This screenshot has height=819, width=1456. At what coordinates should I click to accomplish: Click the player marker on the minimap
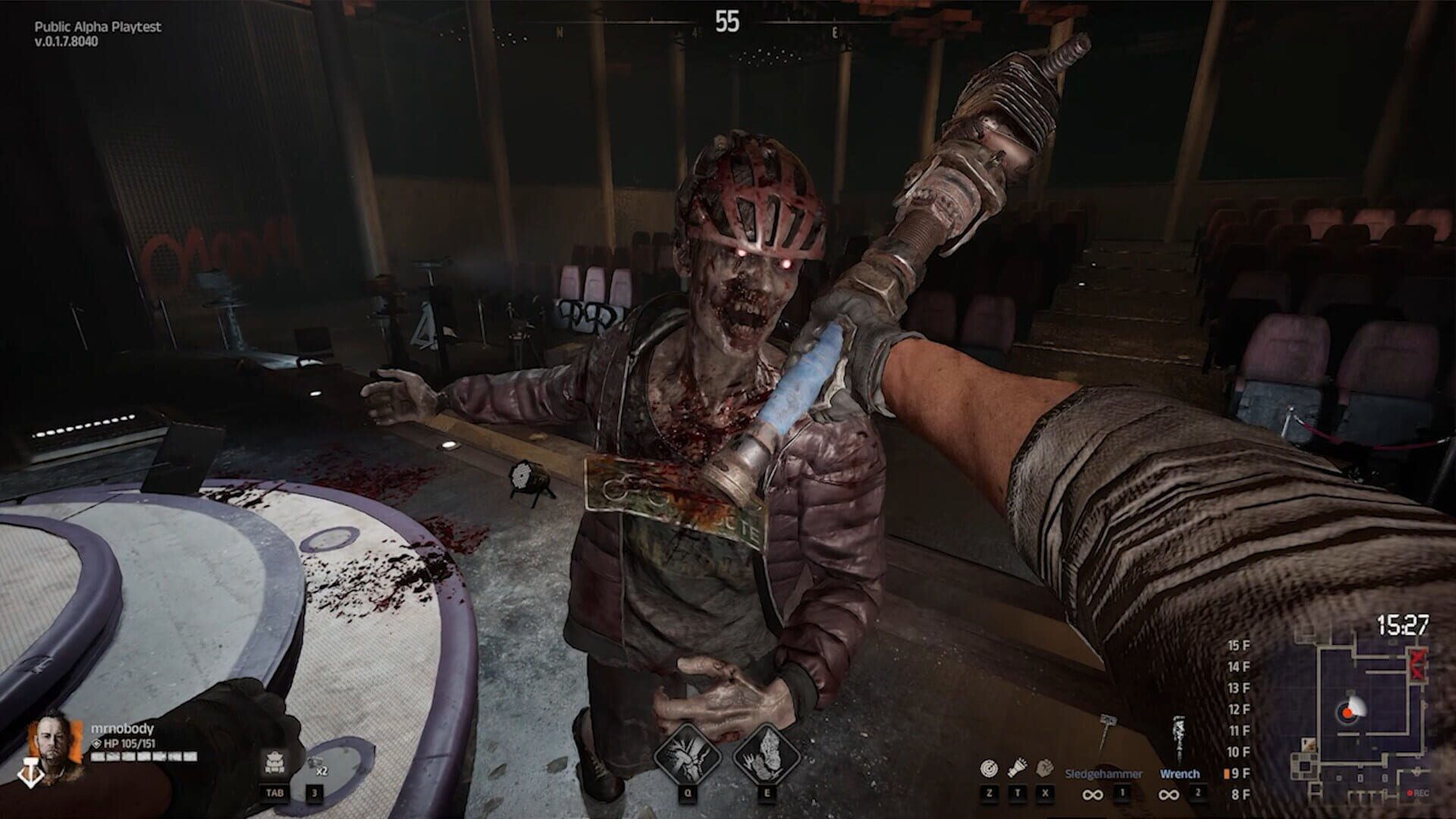(x=1348, y=713)
